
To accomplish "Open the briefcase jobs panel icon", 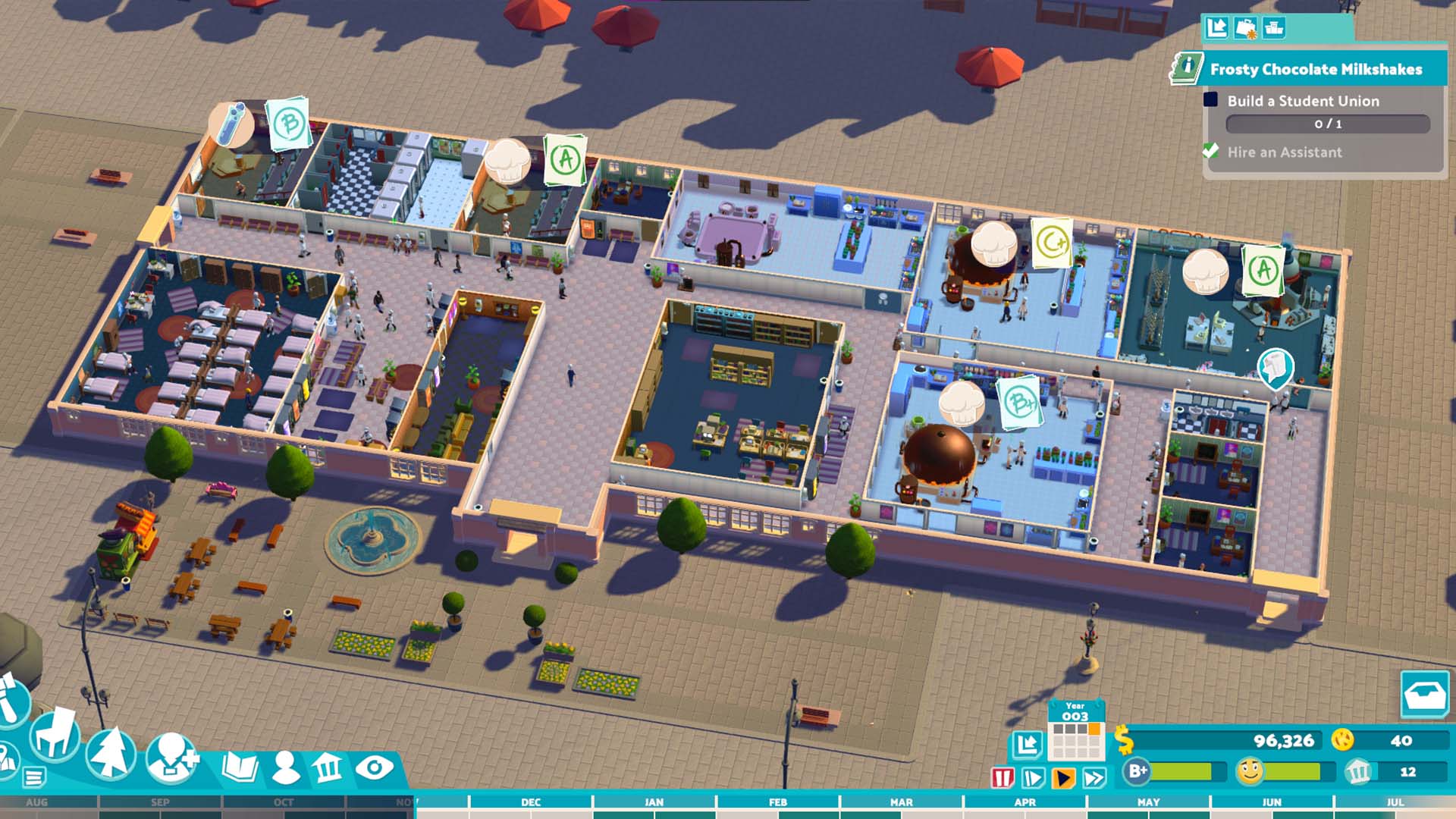I will coord(1246,28).
